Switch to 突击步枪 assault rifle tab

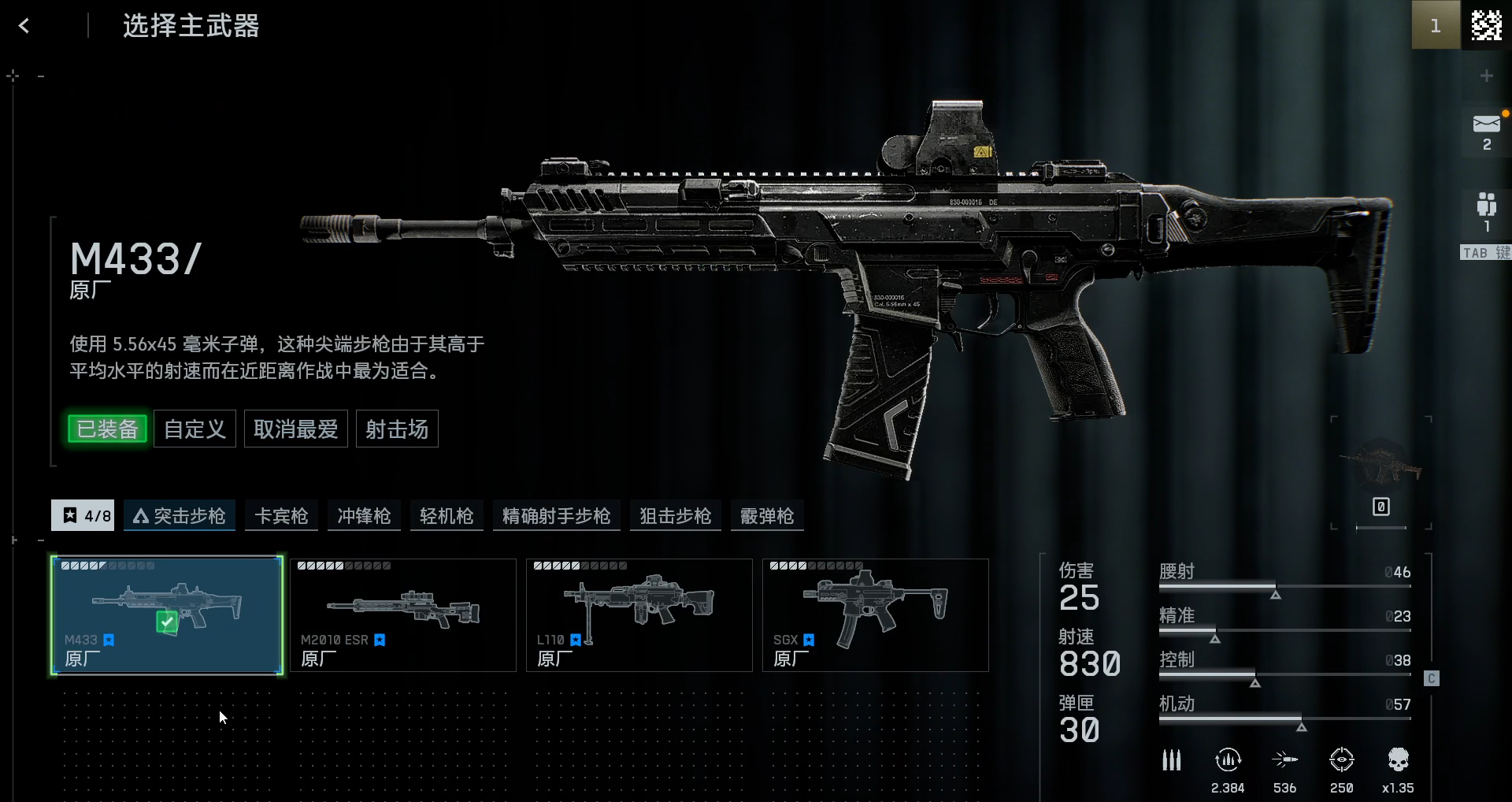click(180, 516)
